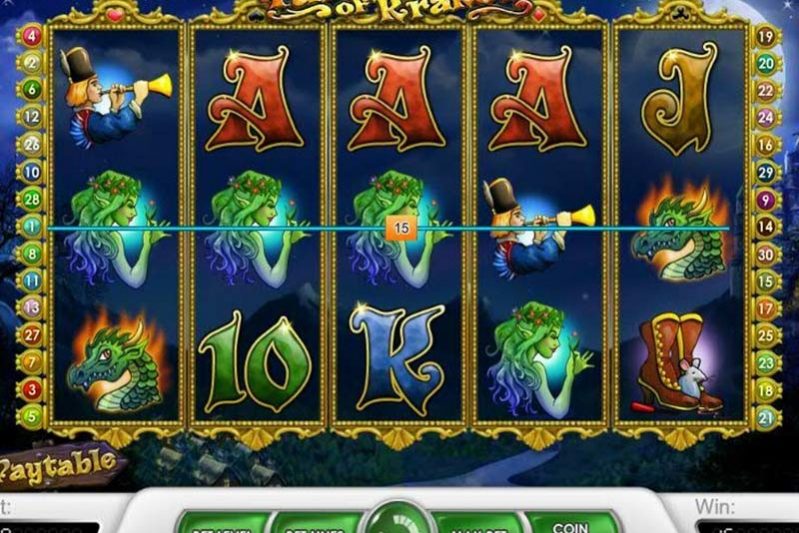Select the Max Bet button
Viewport: 799px width, 533px height.
pyautogui.click(x=472, y=522)
